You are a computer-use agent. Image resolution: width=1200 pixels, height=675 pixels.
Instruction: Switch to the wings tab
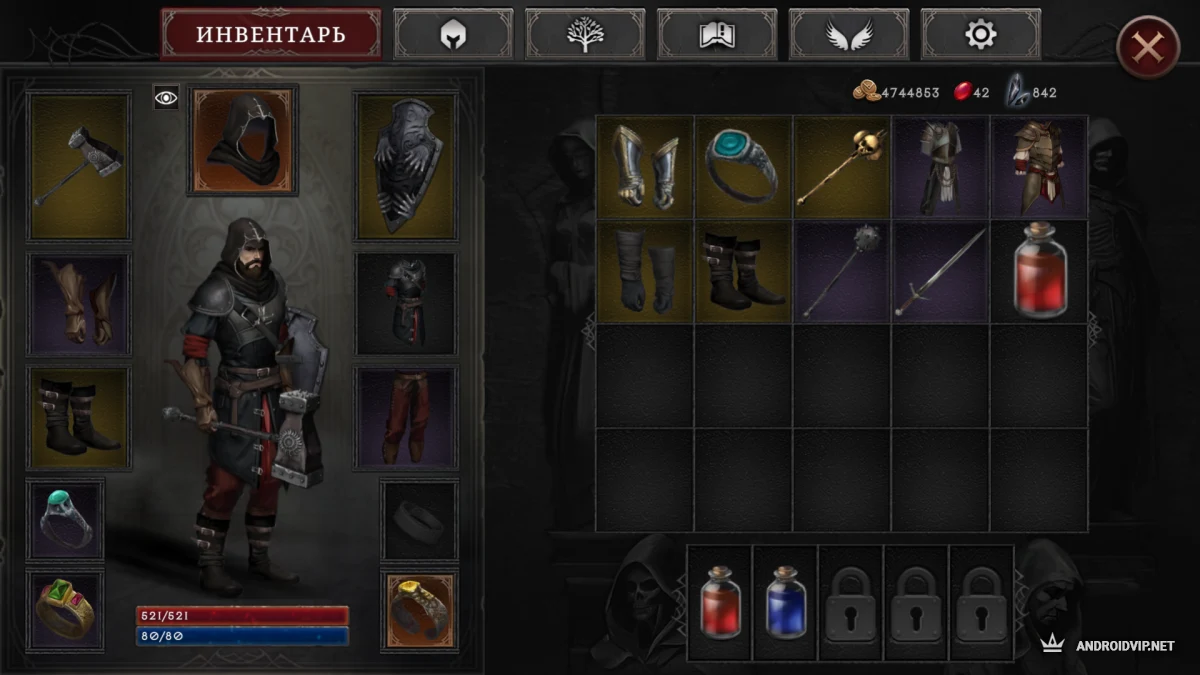[x=849, y=35]
